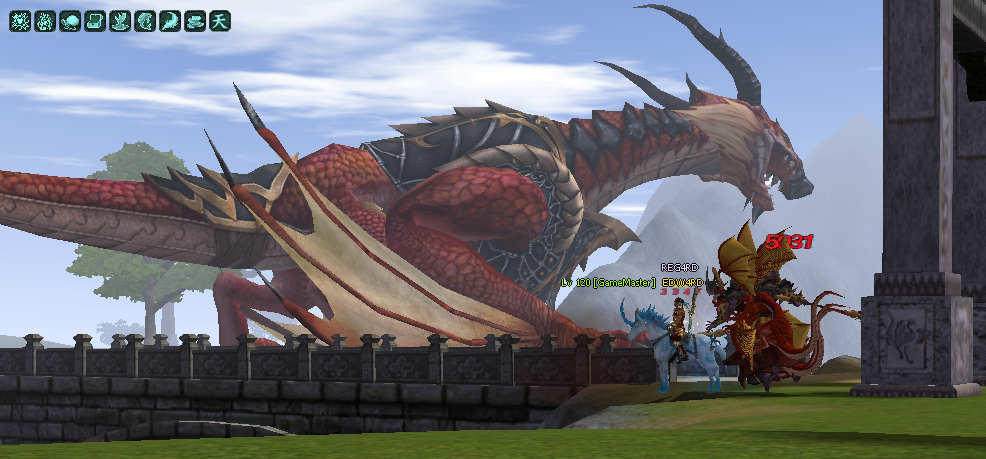Viewport: 986px width, 459px height.
Task: Click the flame-shaped buff icon
Action: click(45, 20)
